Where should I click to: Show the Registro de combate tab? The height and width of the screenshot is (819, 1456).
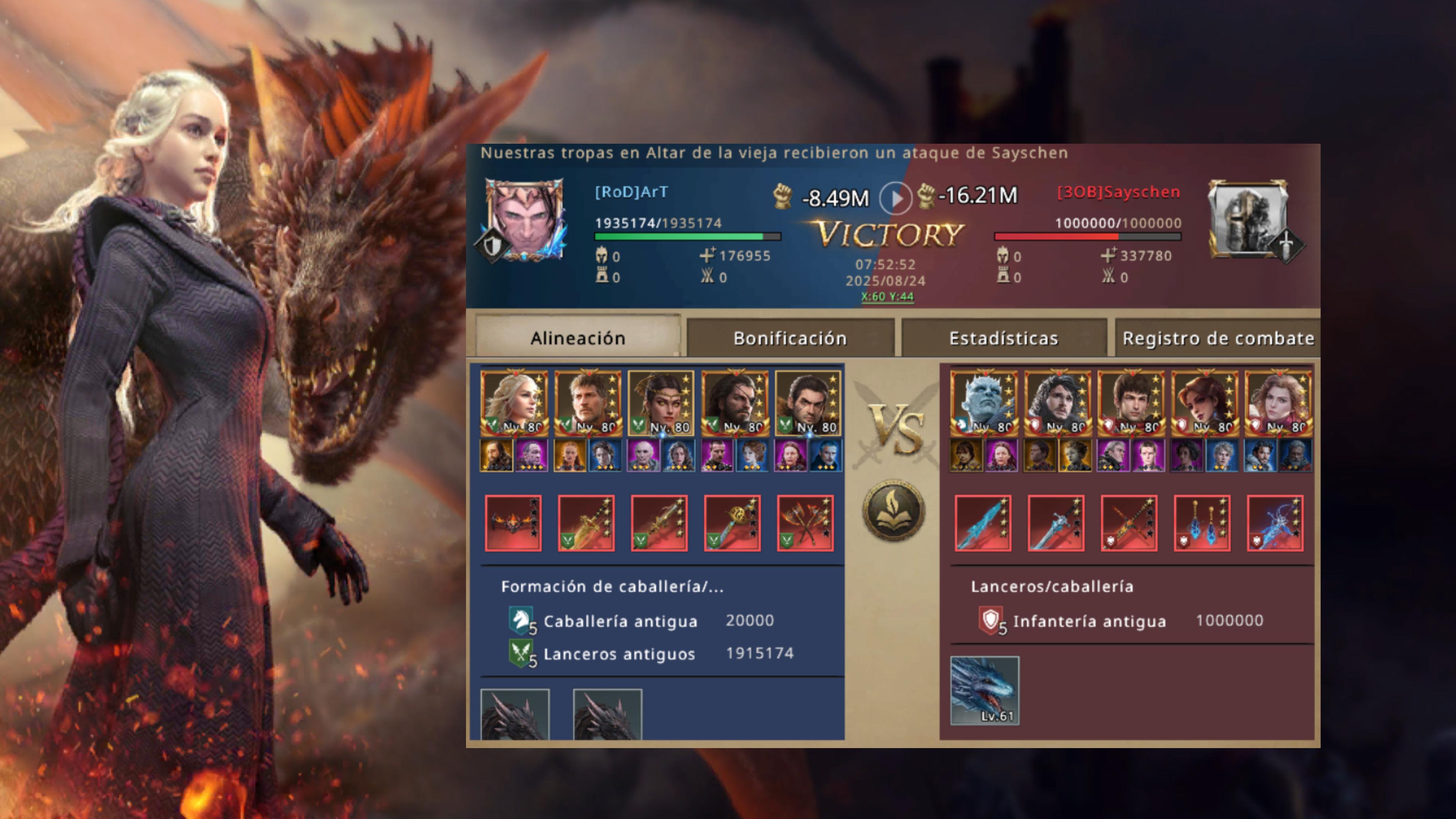pos(1218,338)
